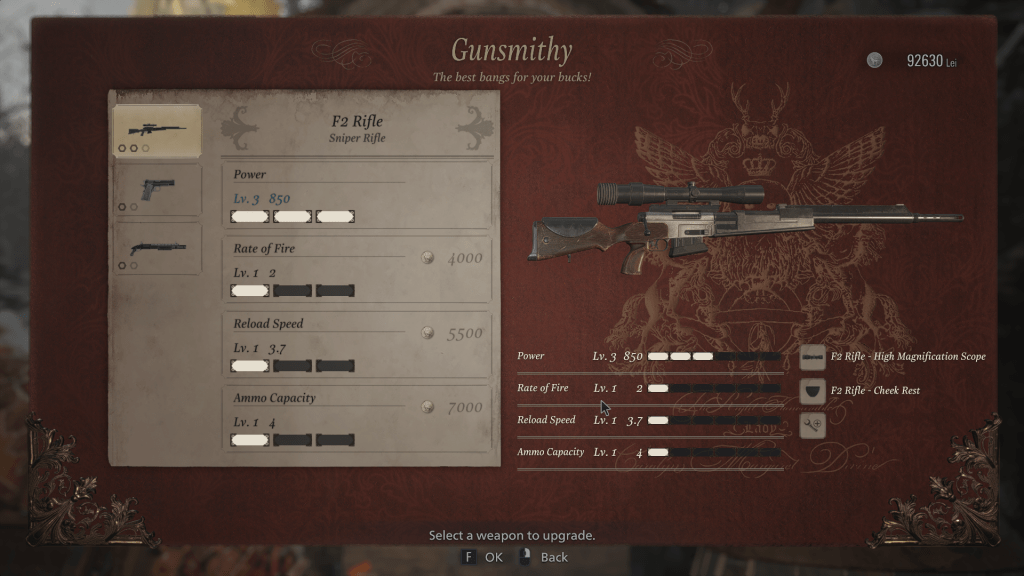Image resolution: width=1024 pixels, height=576 pixels.
Task: Upgrade Reload Speed for 5500 Lei
Action: tap(357, 344)
